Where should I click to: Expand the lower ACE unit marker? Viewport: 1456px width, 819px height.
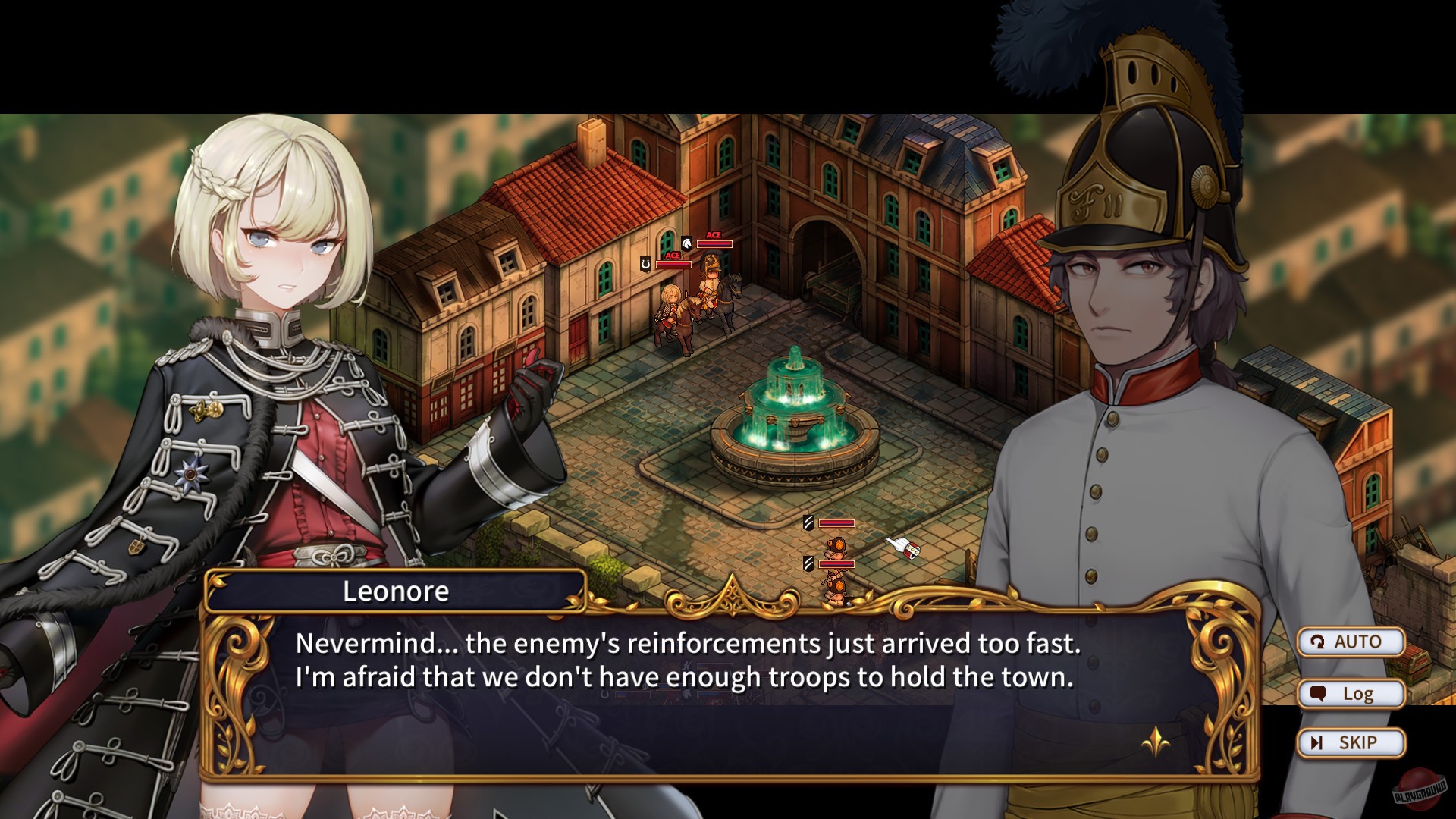click(x=673, y=255)
